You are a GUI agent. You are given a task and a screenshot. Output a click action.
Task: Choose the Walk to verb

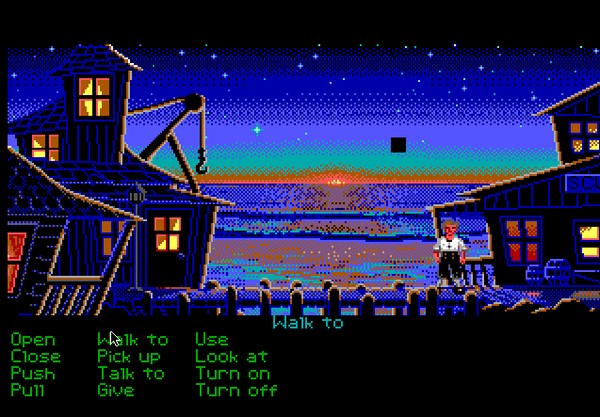point(133,340)
